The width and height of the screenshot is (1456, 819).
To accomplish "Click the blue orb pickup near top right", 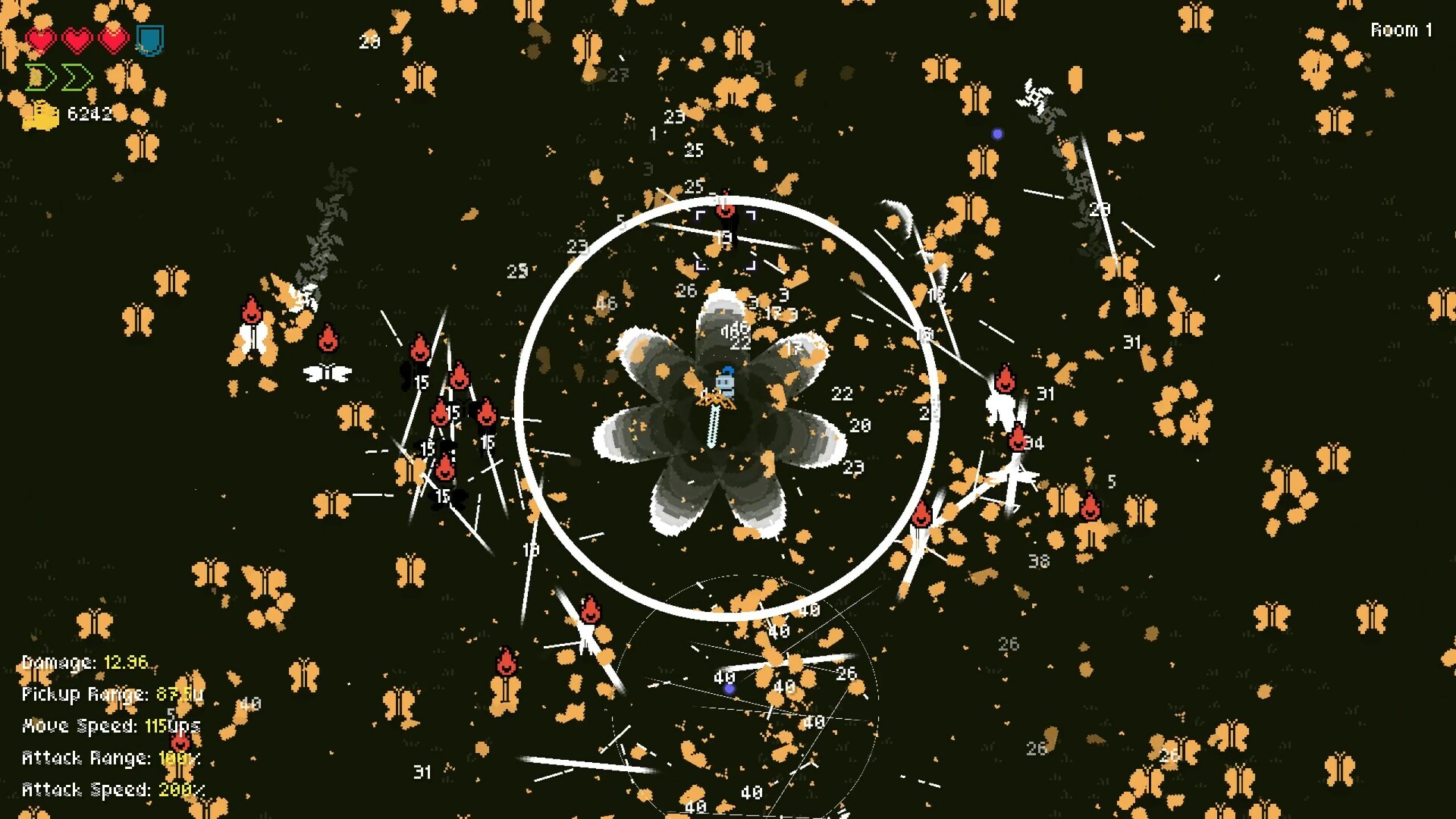I will coord(997,135).
